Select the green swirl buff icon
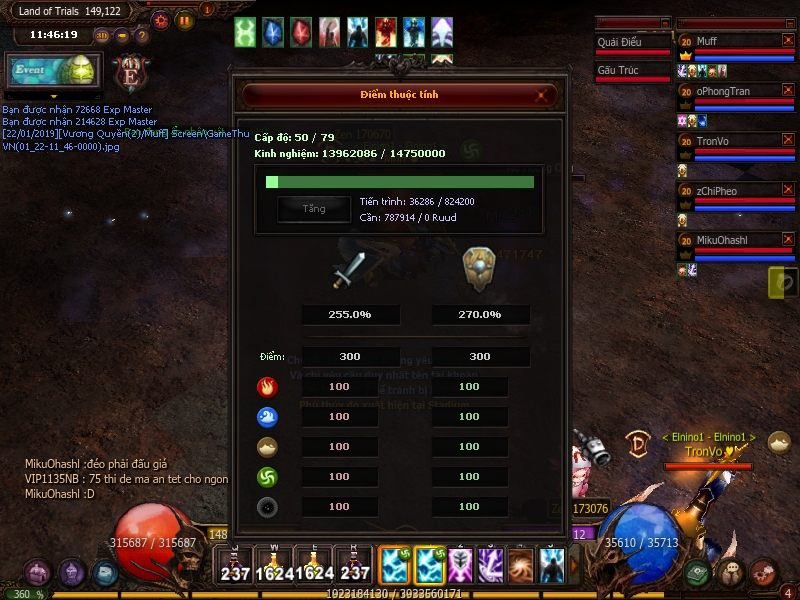The height and width of the screenshot is (600, 800). click(x=245, y=32)
